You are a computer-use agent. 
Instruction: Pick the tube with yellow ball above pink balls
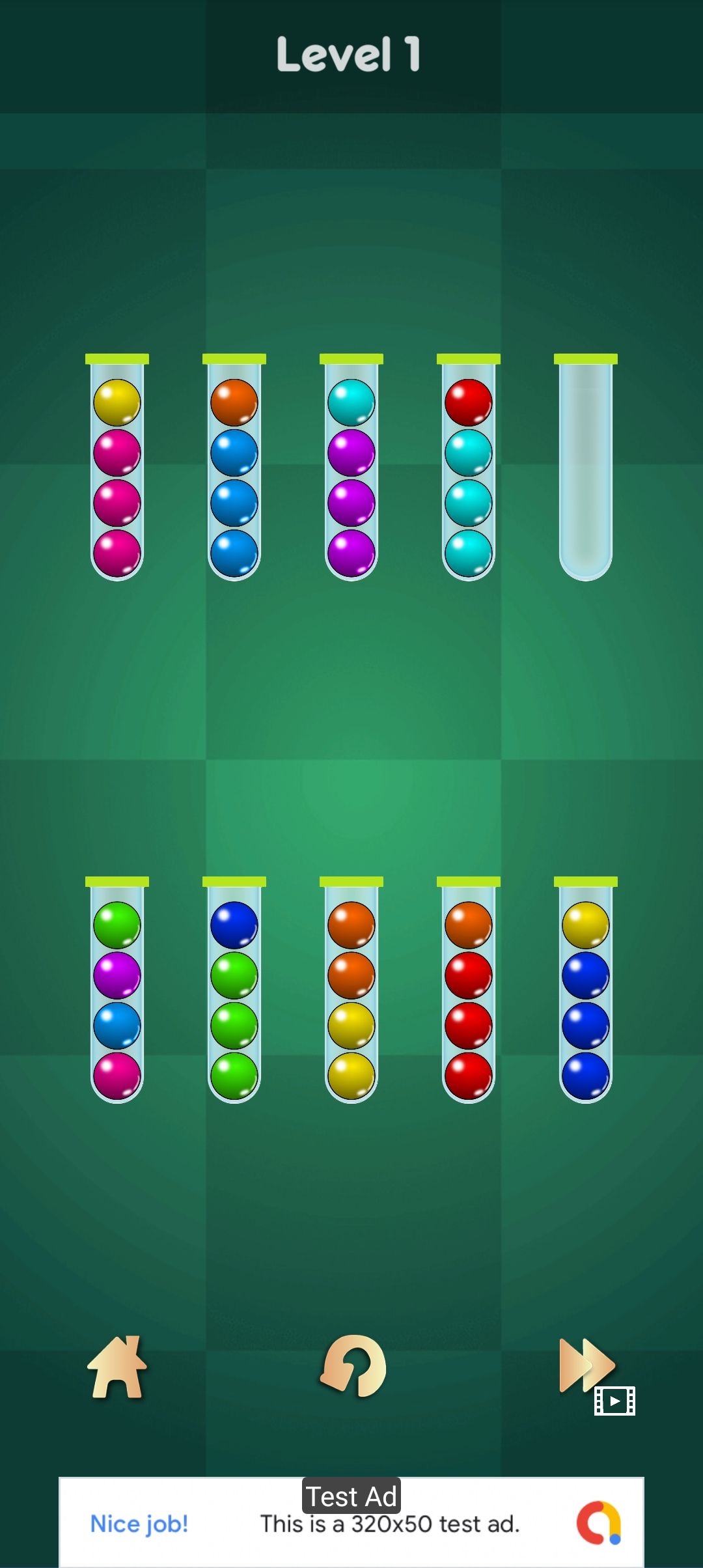[x=117, y=469]
